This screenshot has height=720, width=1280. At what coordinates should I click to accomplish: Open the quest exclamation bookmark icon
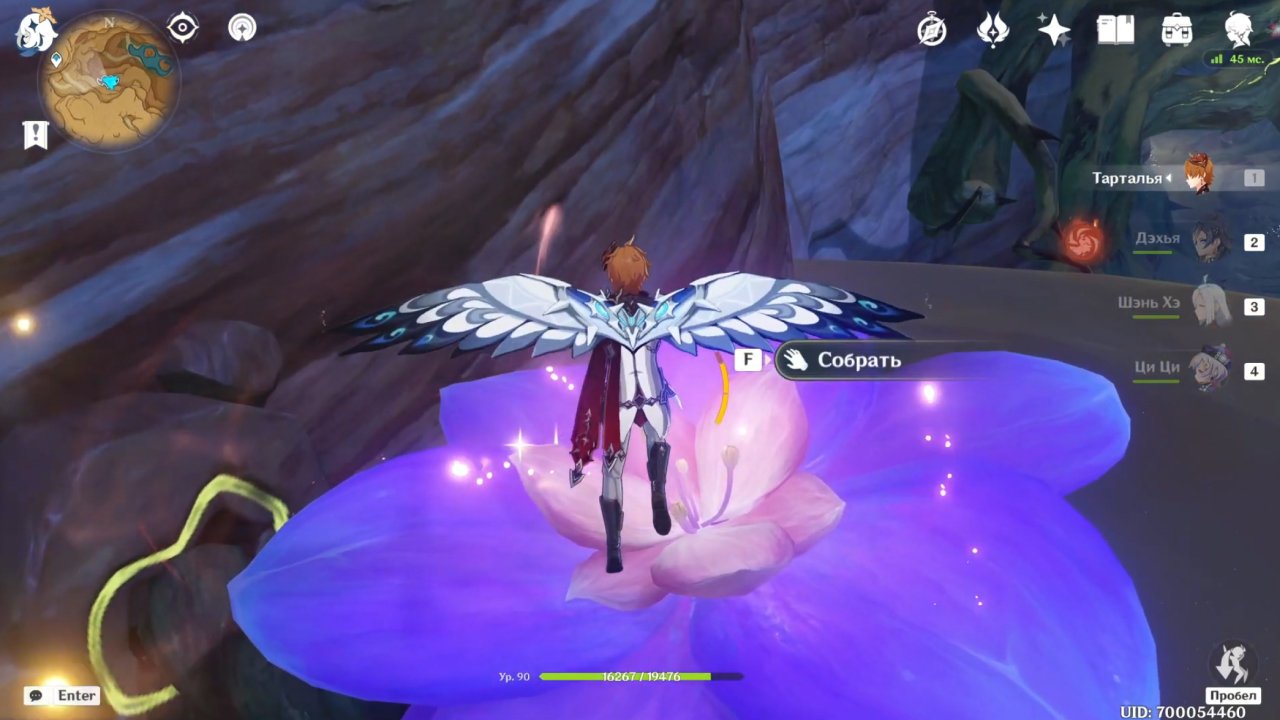pyautogui.click(x=36, y=134)
